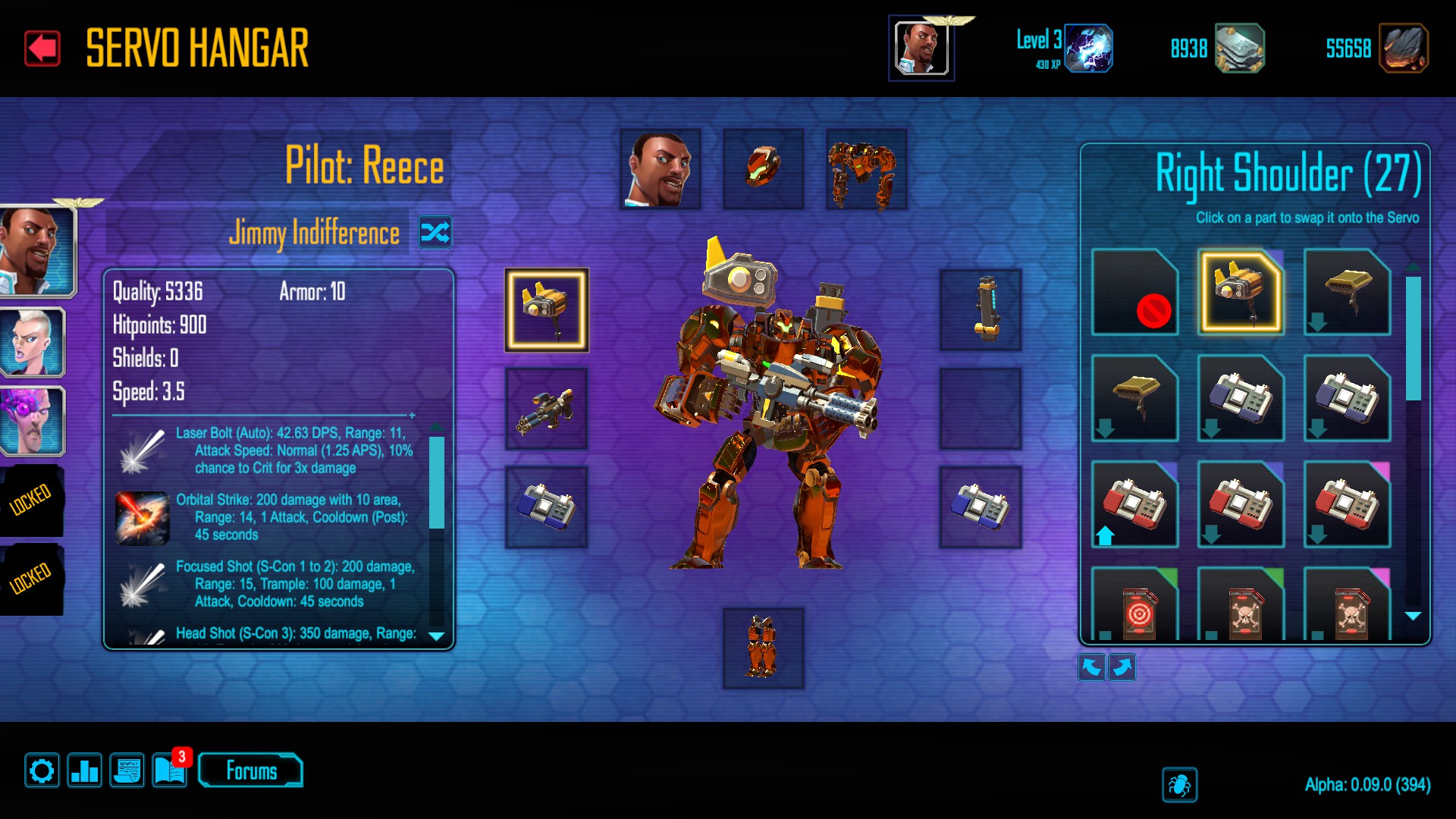Select the servo torso and arms slot

coord(866,169)
